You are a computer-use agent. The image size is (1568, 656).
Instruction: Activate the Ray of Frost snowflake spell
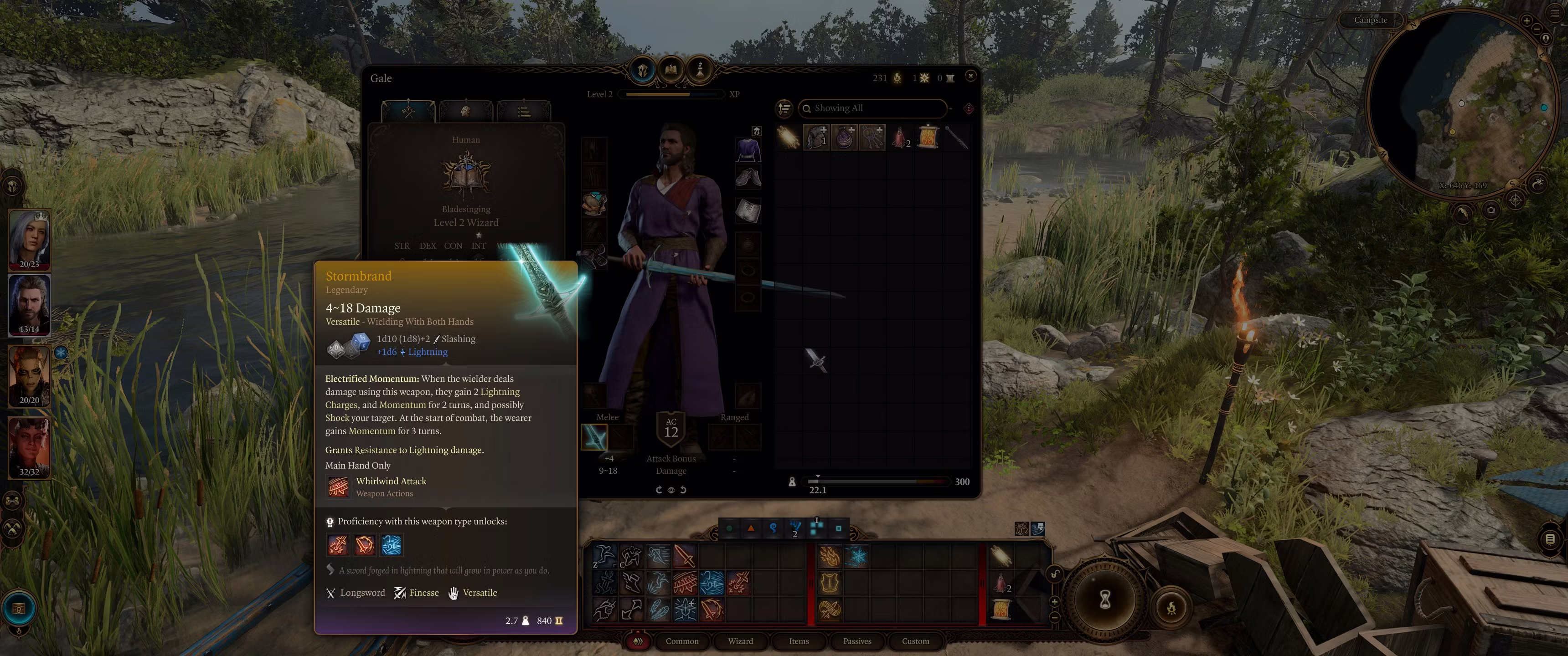click(858, 556)
